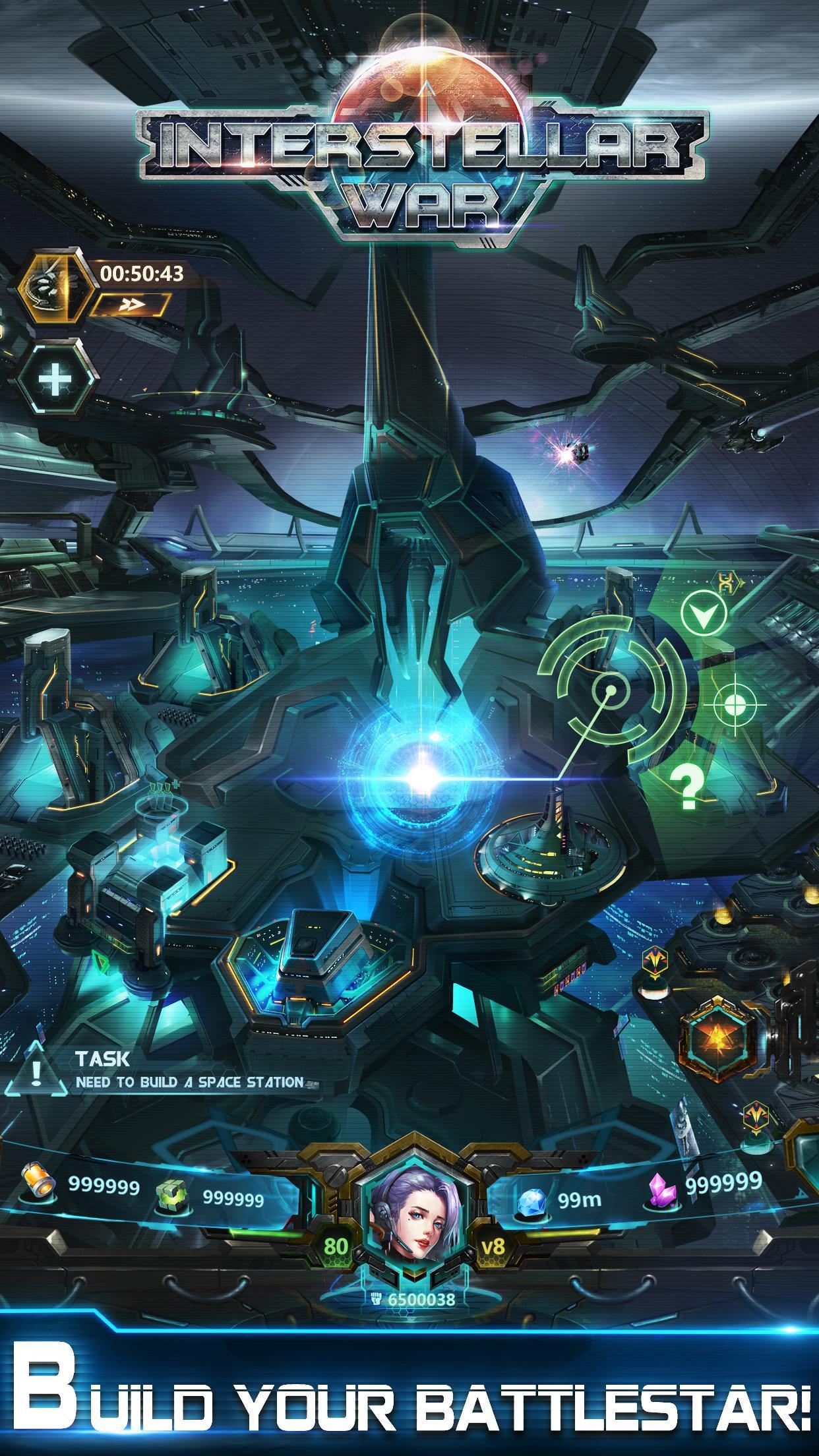Screen dimensions: 819x1456
Task: Choose the green crosshair radial option
Action: click(734, 704)
